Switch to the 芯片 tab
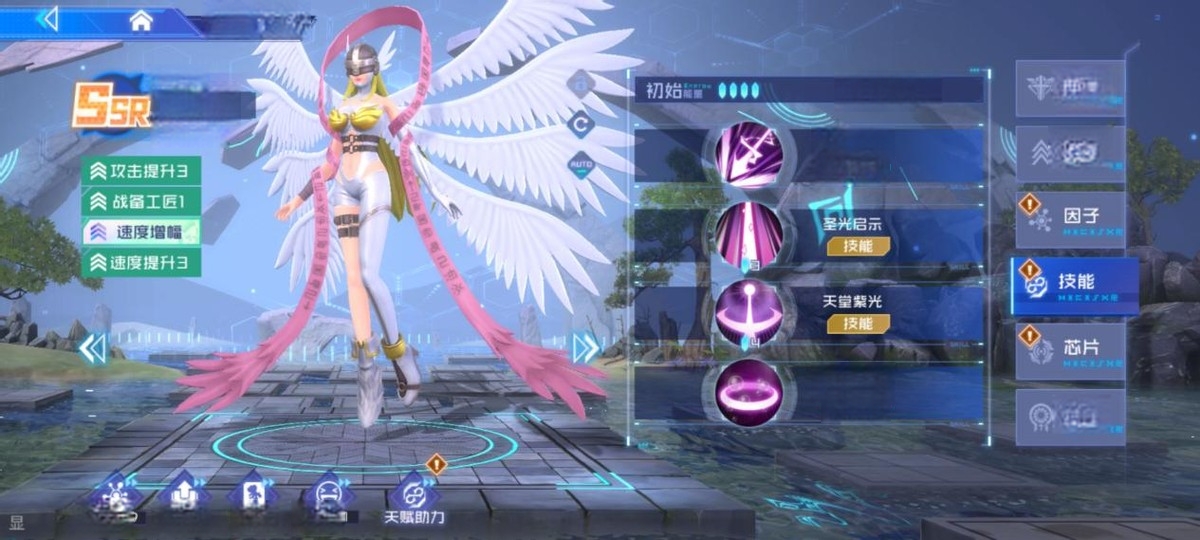The width and height of the screenshot is (1200, 540). point(1071,351)
